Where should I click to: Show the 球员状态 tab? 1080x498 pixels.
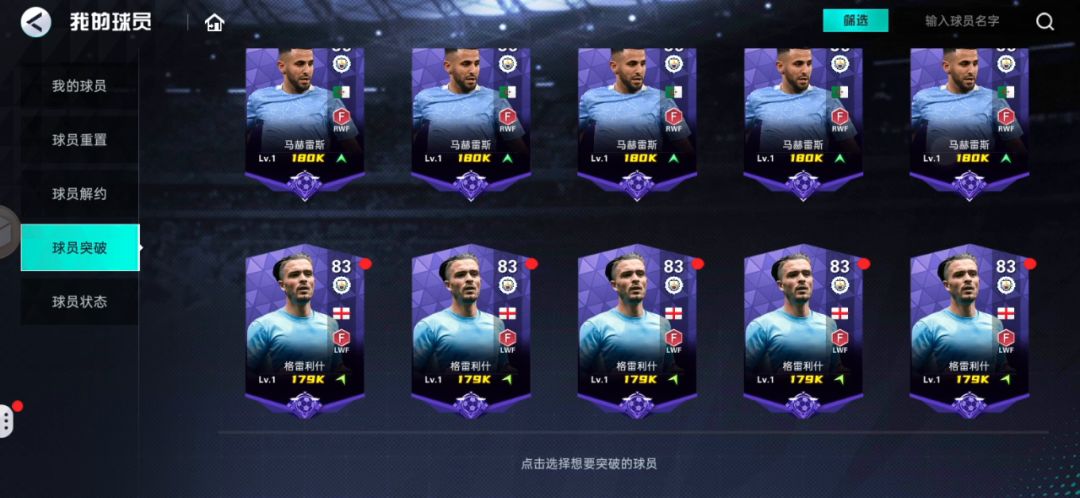coord(79,301)
